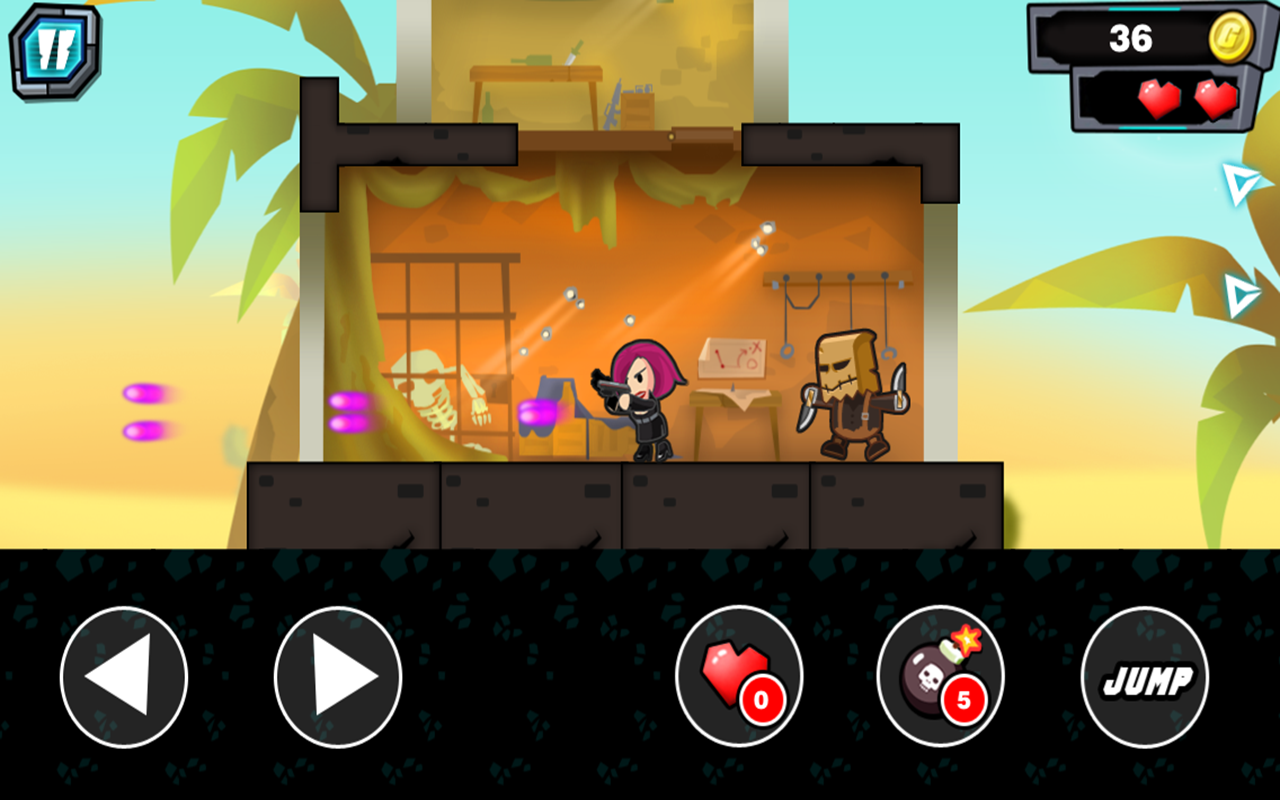Tap the second heart in the life meter
This screenshot has height=800, width=1280.
coord(1216,100)
